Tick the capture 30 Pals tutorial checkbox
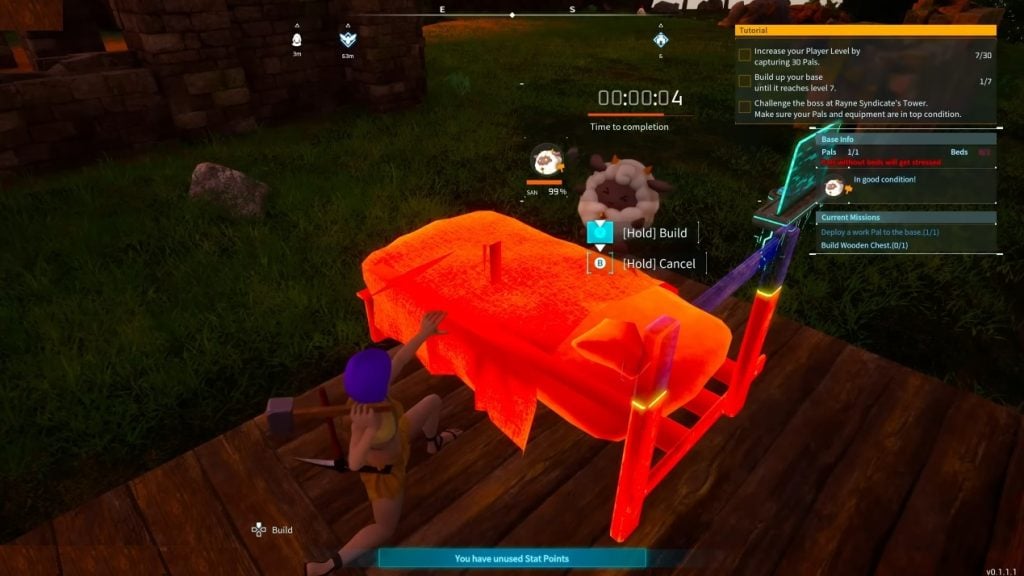 coord(744,56)
